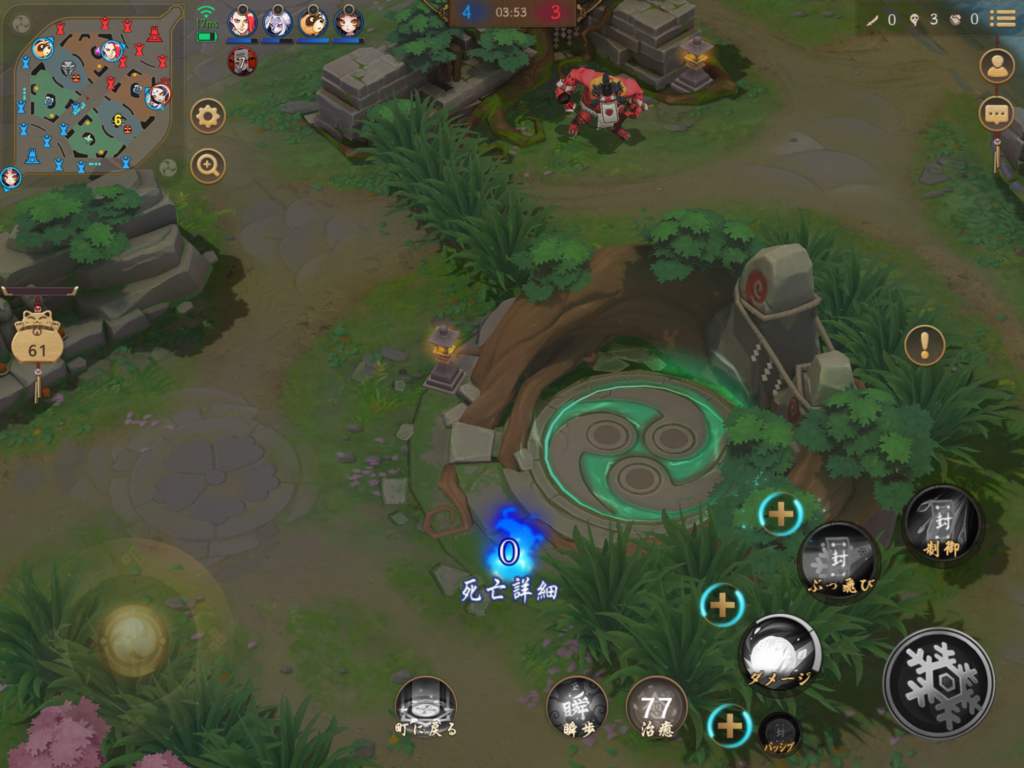Trigger the snowflake basic attack button
This screenshot has height=768, width=1024.
(938, 682)
